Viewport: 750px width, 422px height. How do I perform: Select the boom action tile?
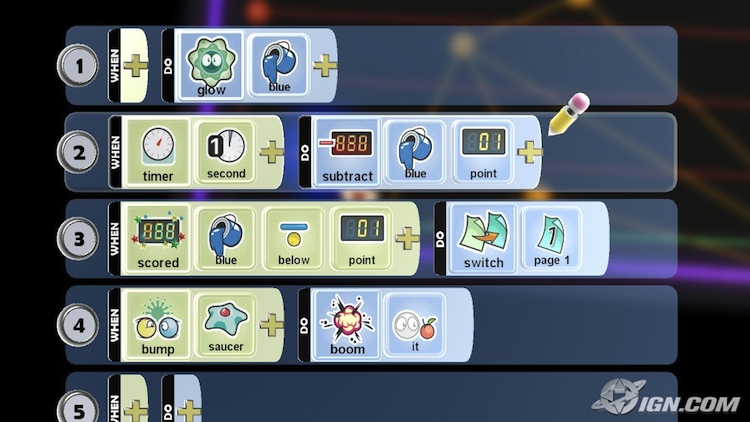coord(348,325)
